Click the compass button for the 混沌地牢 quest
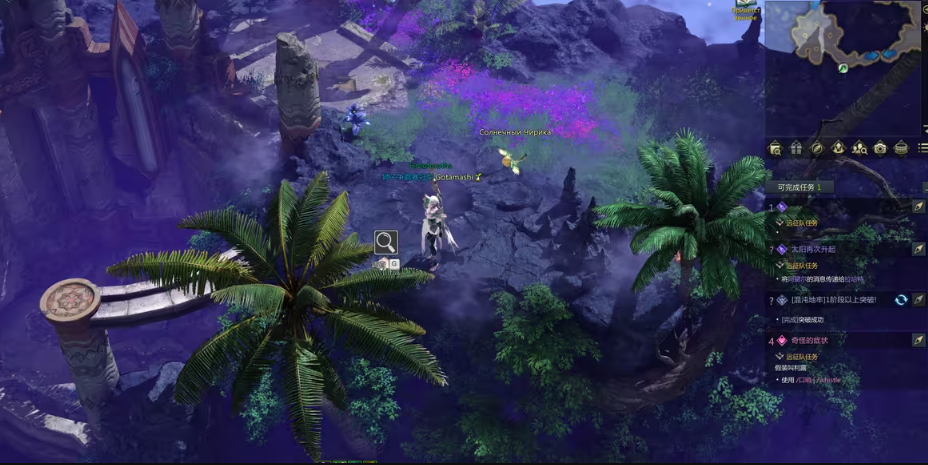Image resolution: width=928 pixels, height=465 pixels. [x=919, y=299]
